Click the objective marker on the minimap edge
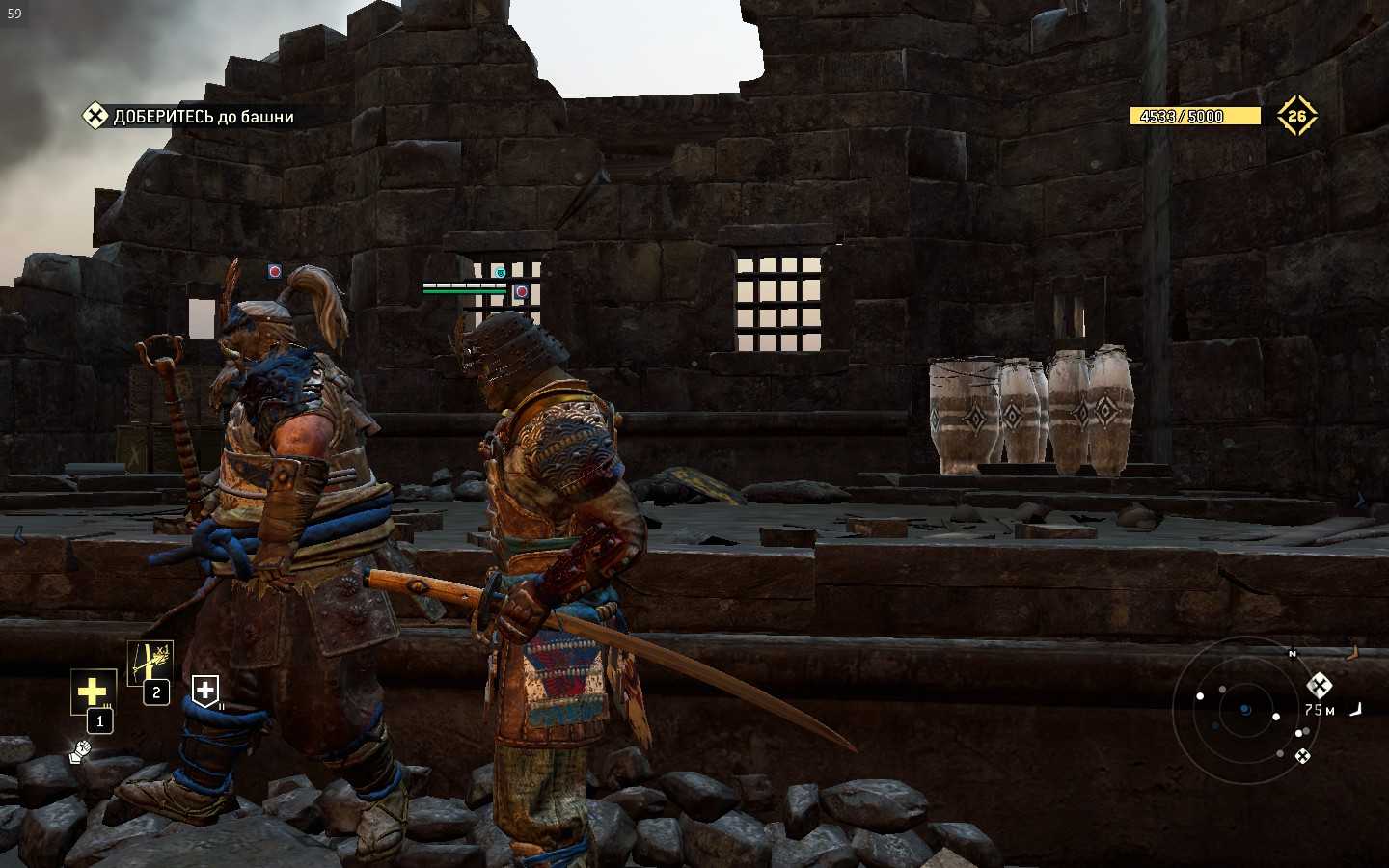The width and height of the screenshot is (1389, 868). (x=1319, y=686)
